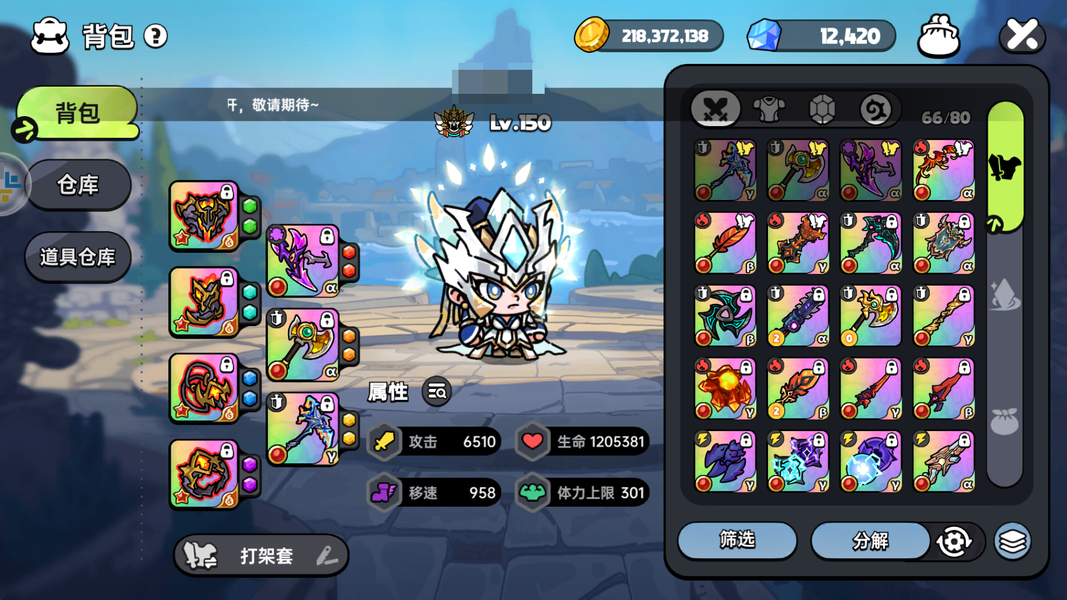1067x600 pixels.
Task: Click the gear cycle icon beside 分解
Action: [x=954, y=541]
